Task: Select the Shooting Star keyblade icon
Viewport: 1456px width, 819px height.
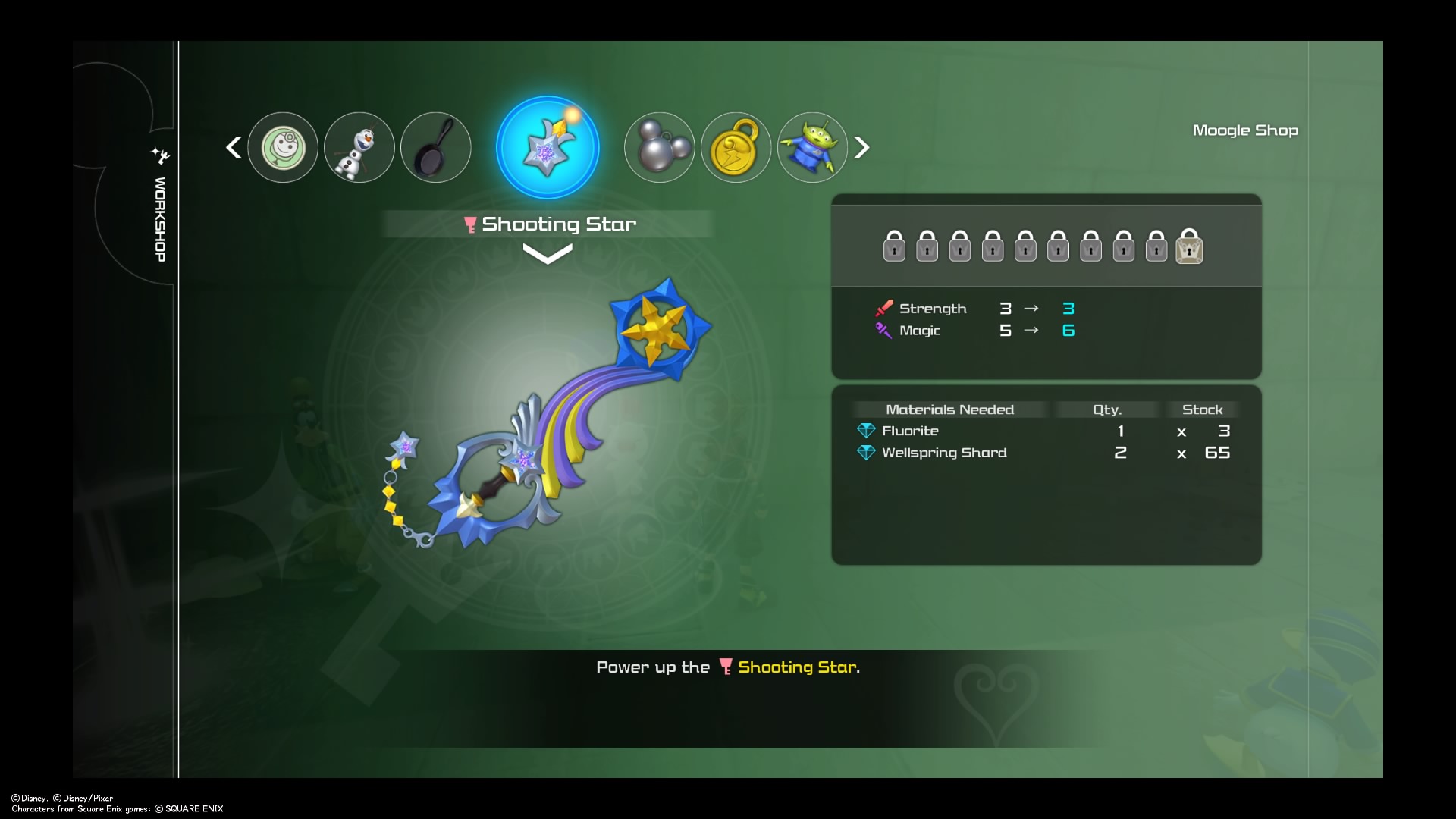Action: click(x=548, y=147)
